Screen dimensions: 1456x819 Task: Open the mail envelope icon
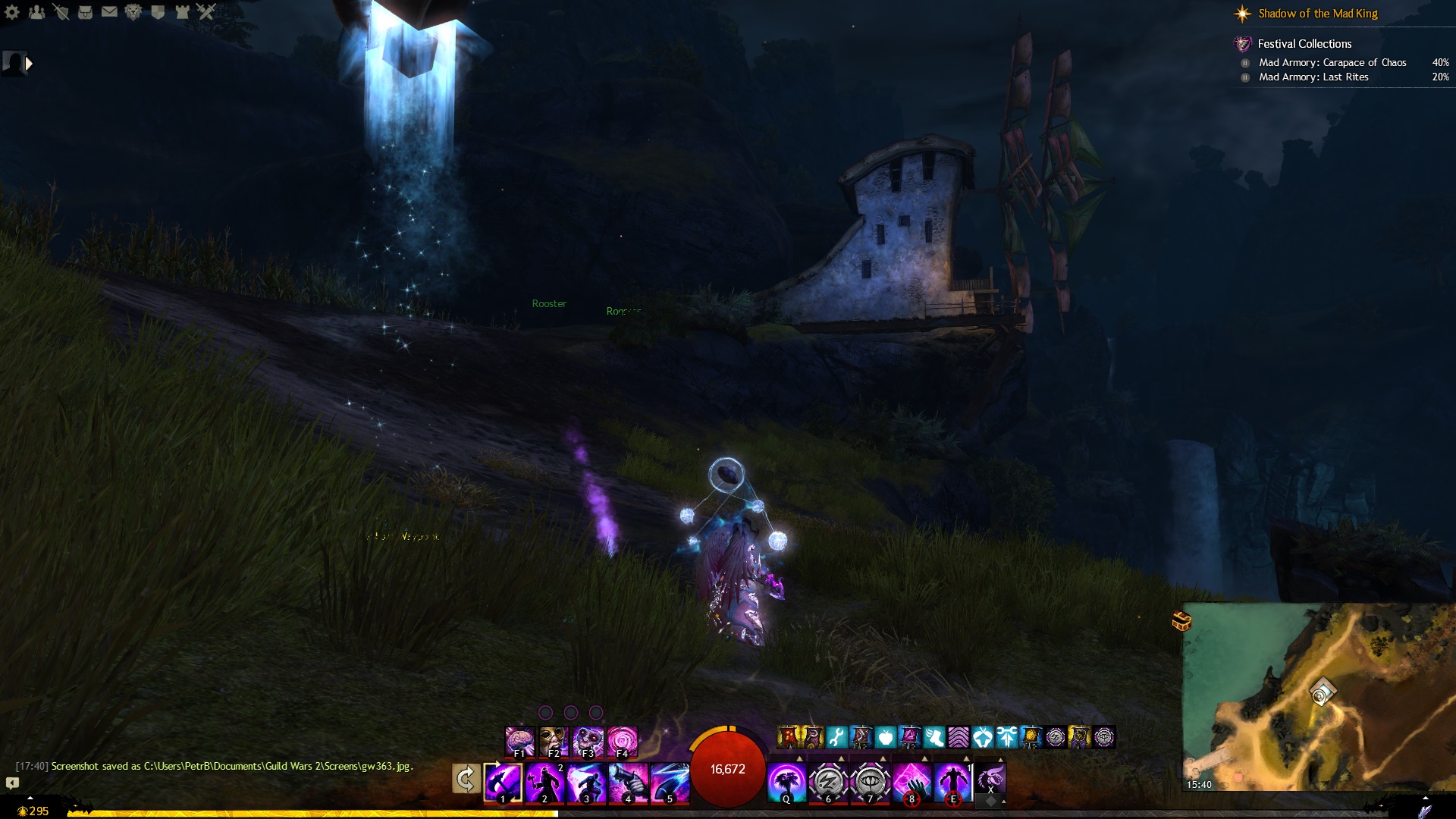109,12
